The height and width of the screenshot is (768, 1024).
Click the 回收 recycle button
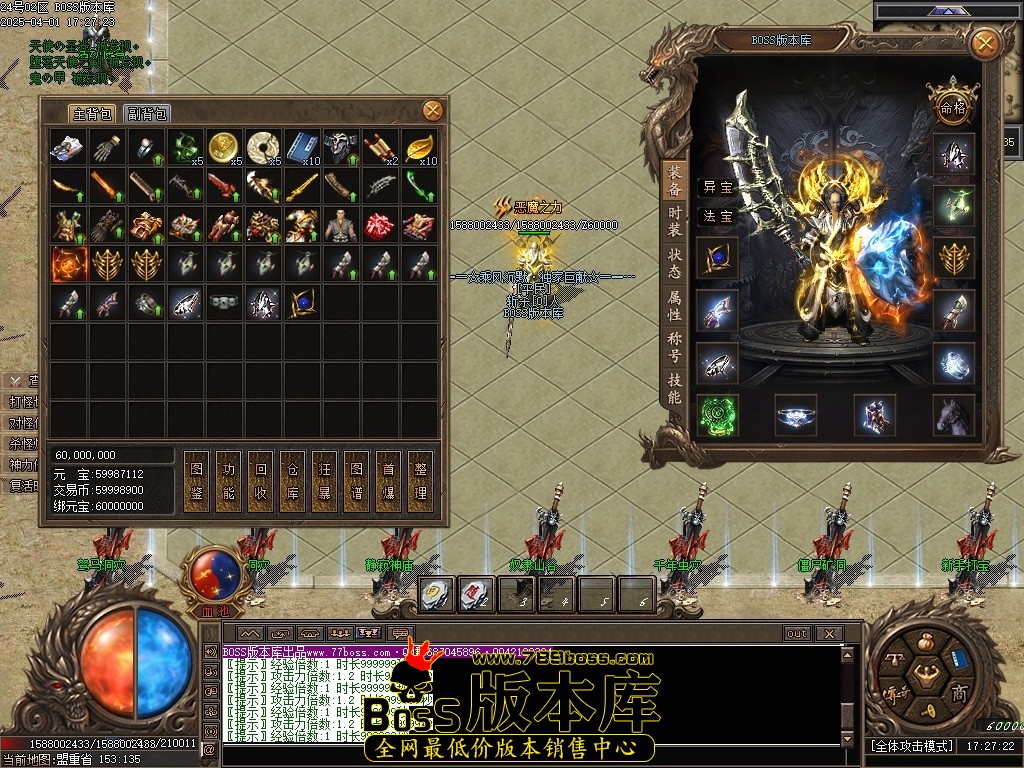point(261,481)
